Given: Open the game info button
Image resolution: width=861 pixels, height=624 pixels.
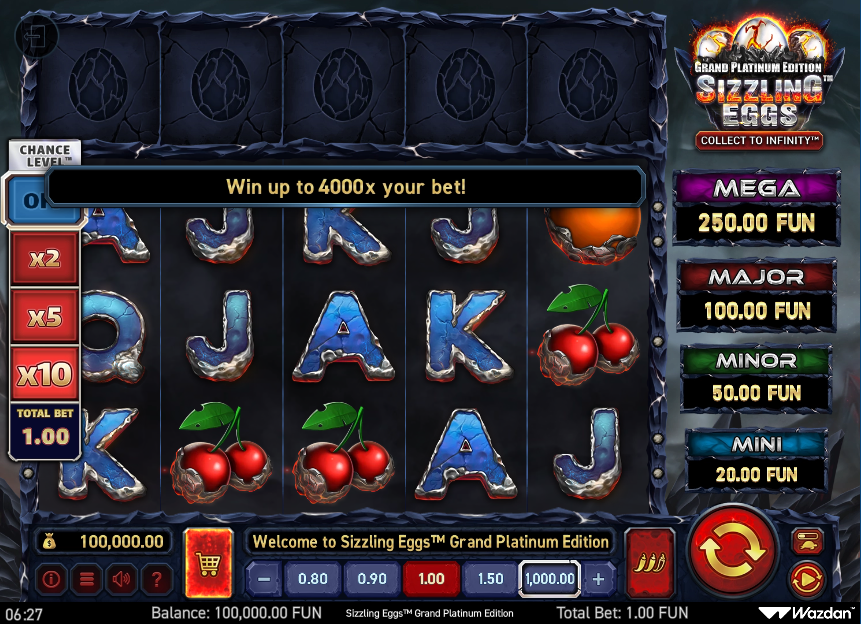Looking at the screenshot, I should (51, 578).
